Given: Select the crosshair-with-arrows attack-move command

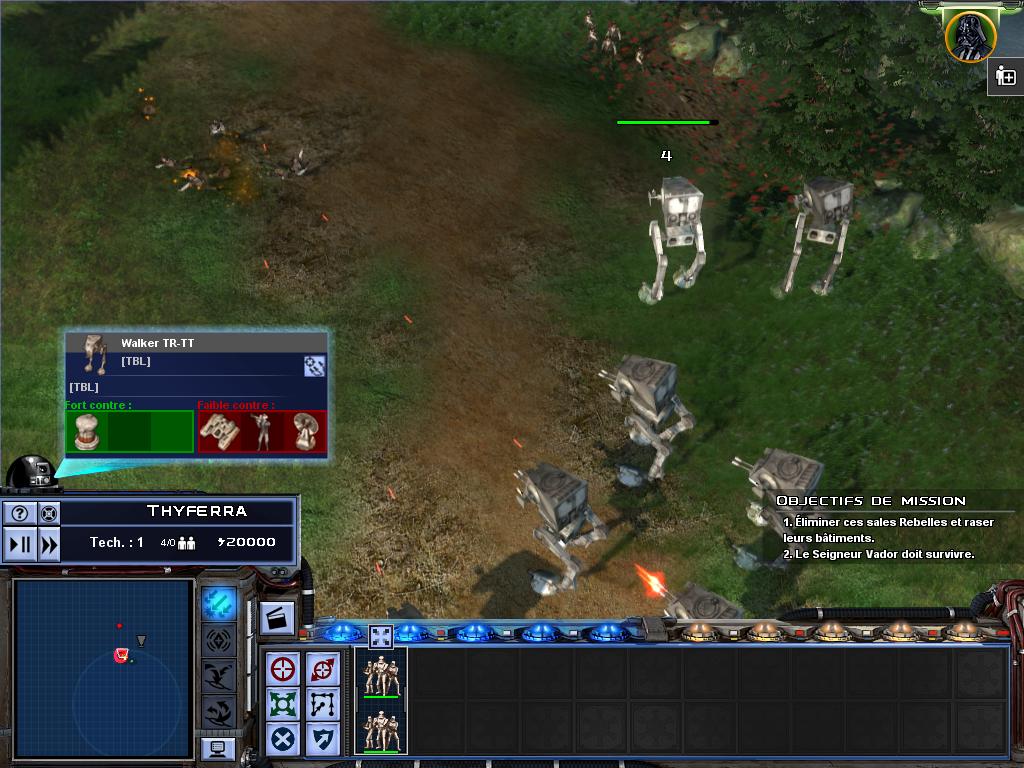Looking at the screenshot, I should [322, 669].
